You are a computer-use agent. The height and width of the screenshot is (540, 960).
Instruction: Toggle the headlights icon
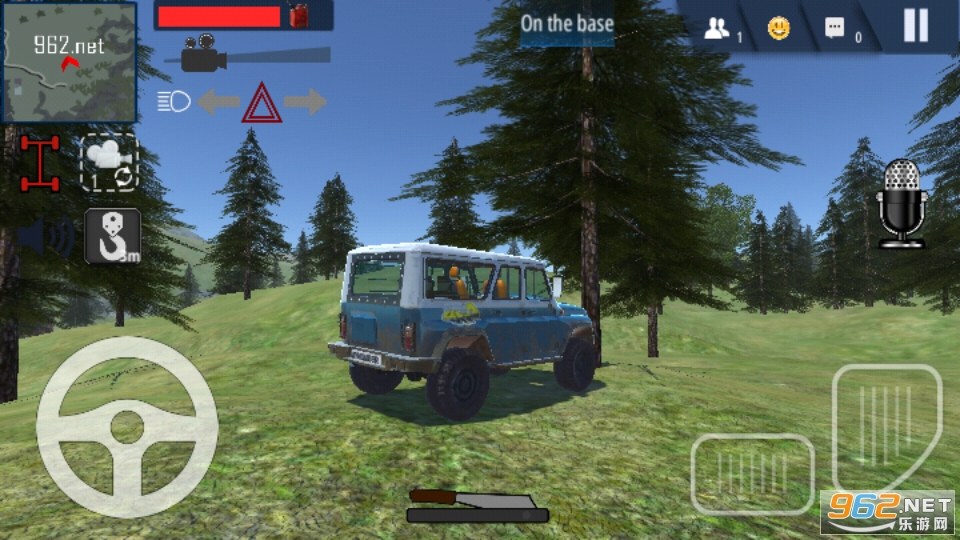point(174,101)
